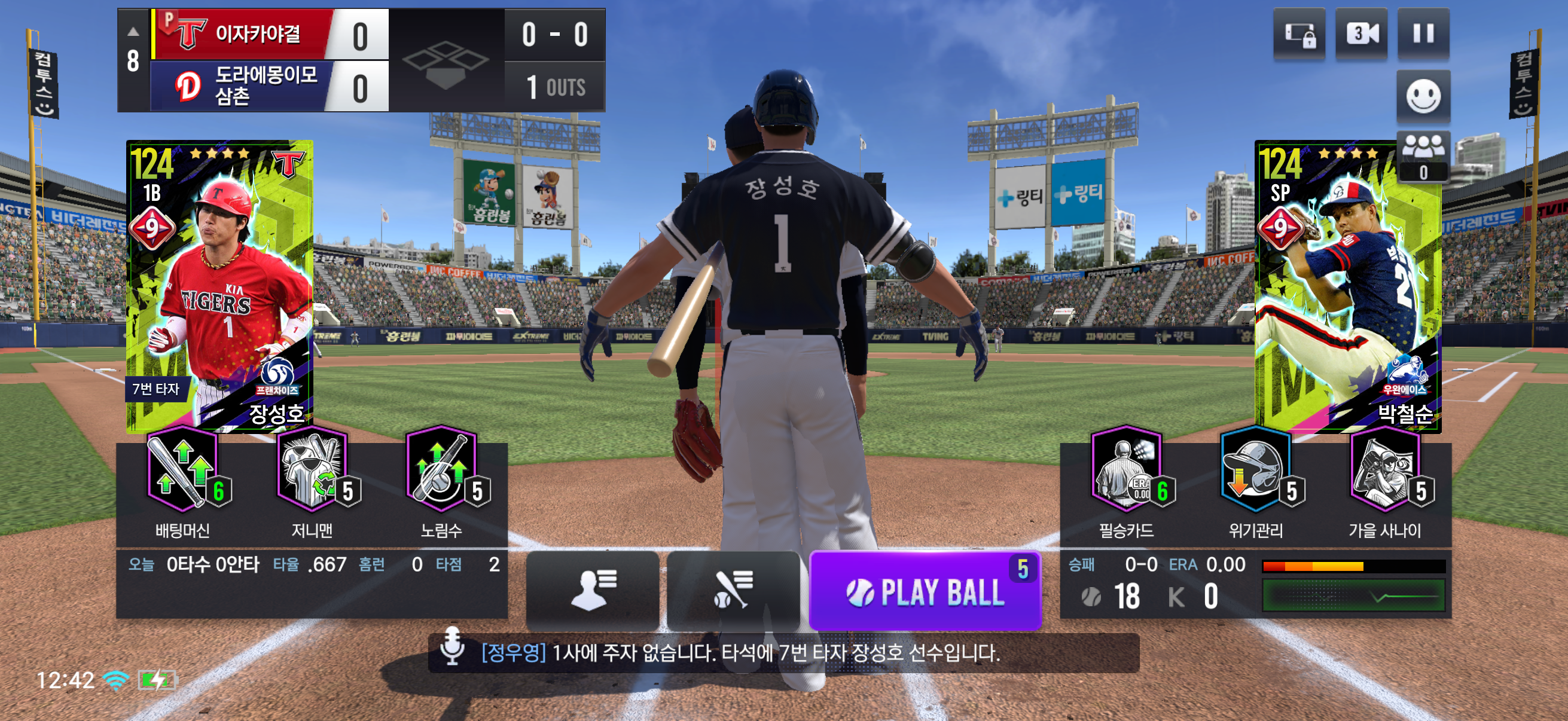Open the player lineup list button

pyautogui.click(x=592, y=591)
